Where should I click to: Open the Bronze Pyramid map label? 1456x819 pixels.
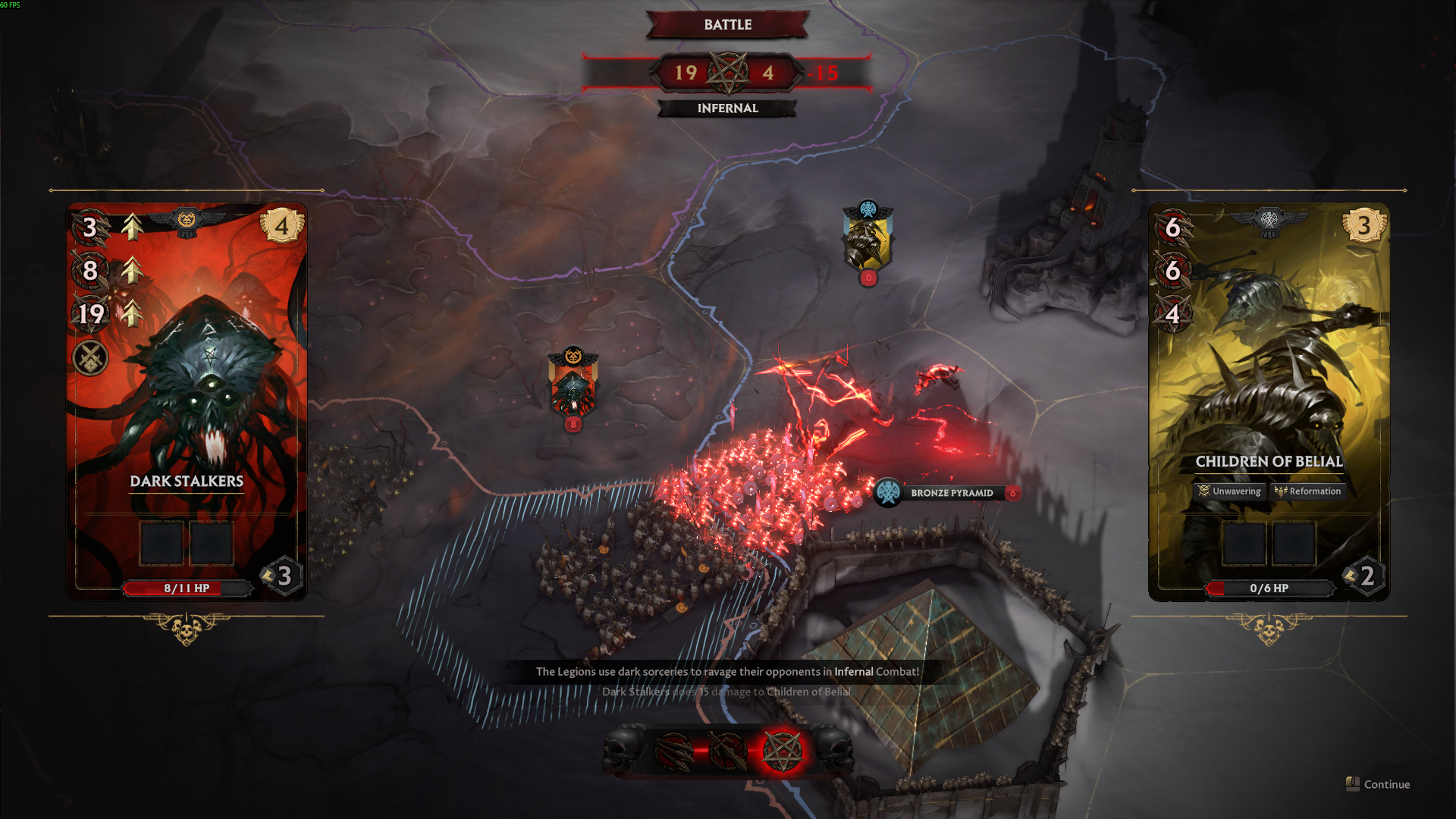click(x=951, y=493)
